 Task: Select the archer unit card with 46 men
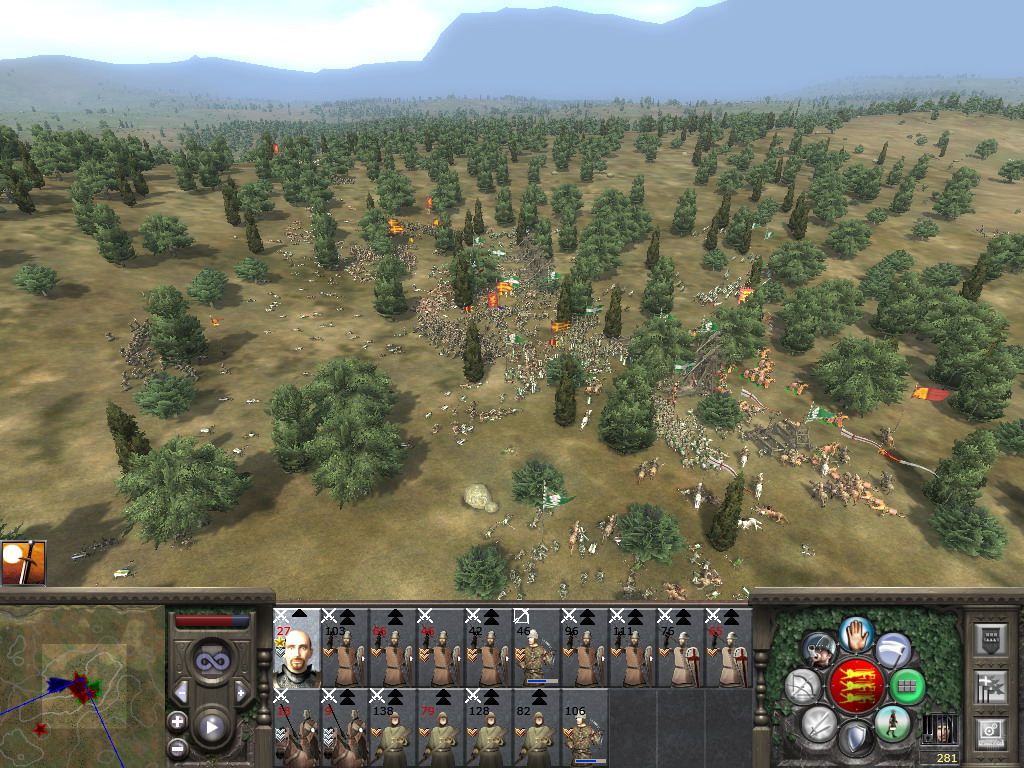[x=536, y=649]
